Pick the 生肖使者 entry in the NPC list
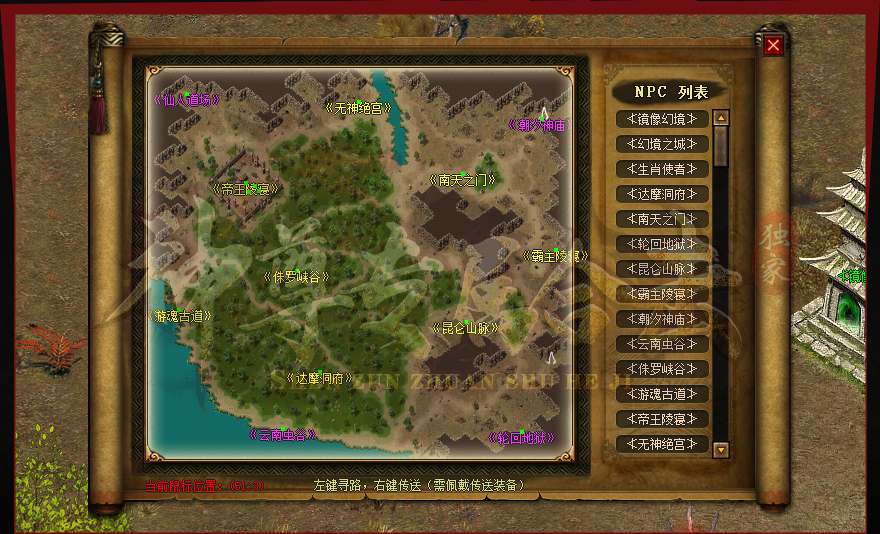Screen dimensions: 880x534 pyautogui.click(x=662, y=169)
